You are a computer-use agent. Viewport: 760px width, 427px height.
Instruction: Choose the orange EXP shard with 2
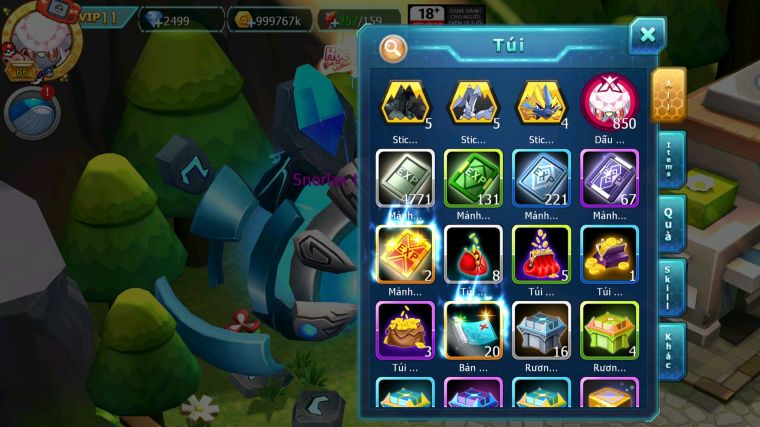tap(405, 254)
